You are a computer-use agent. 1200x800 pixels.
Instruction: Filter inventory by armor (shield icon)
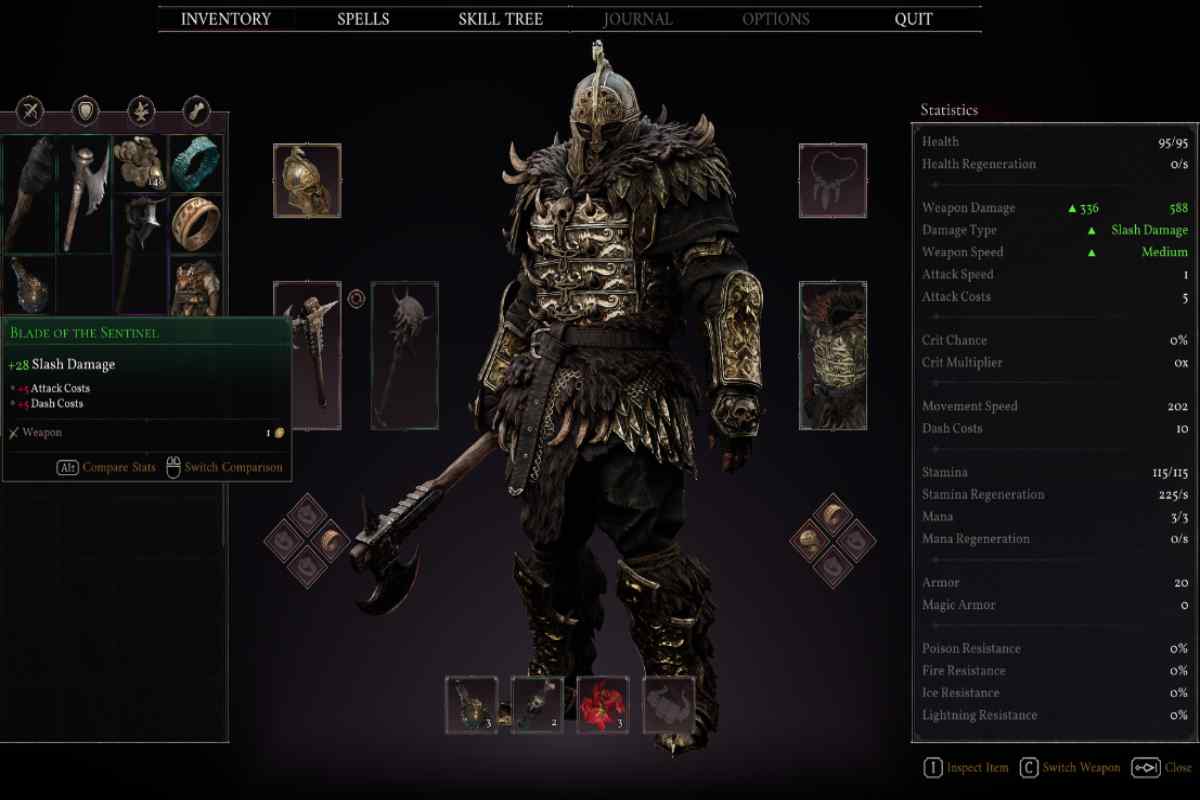[x=86, y=111]
